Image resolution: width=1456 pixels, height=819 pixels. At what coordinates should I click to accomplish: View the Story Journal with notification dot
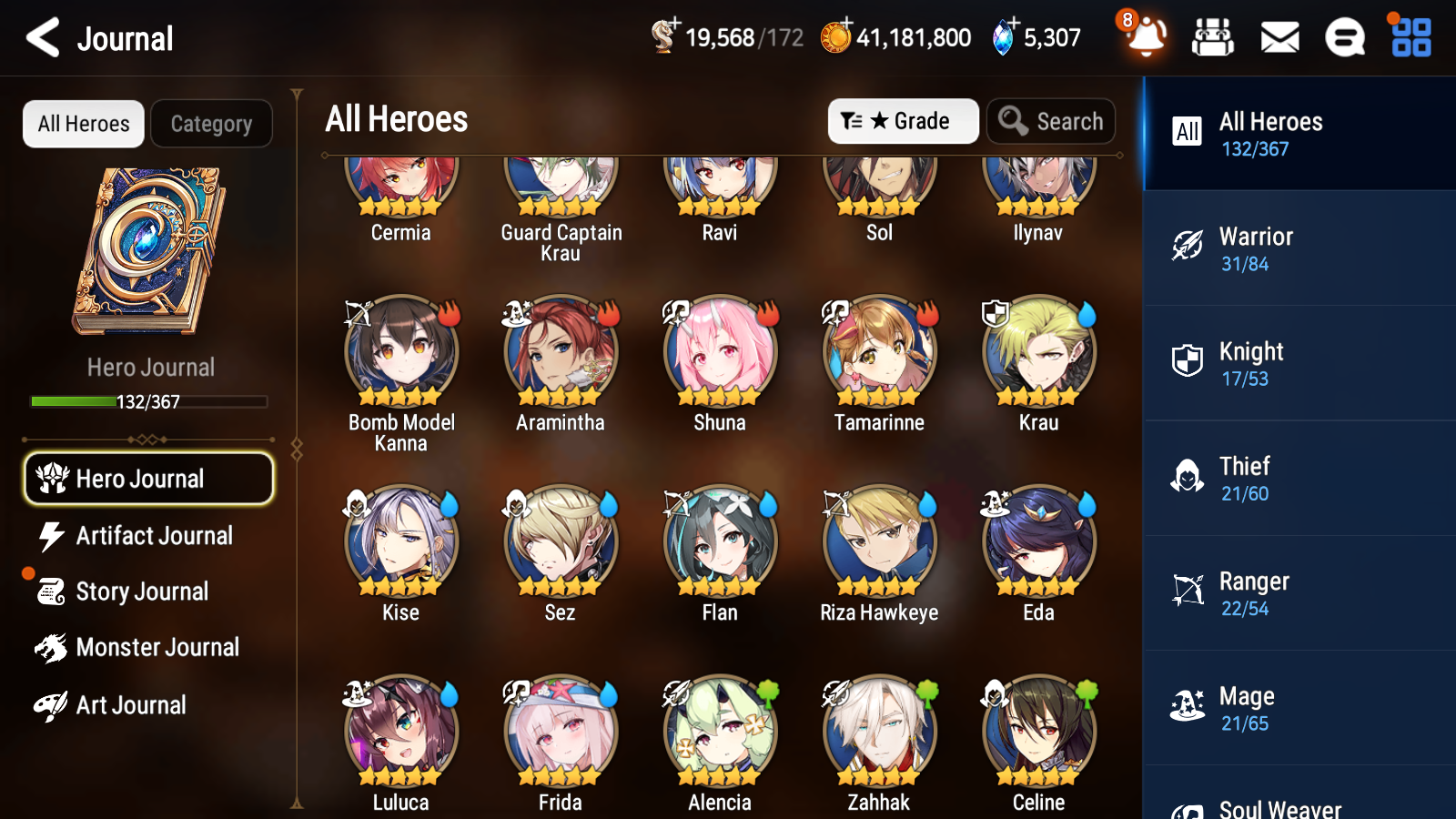tap(141, 591)
